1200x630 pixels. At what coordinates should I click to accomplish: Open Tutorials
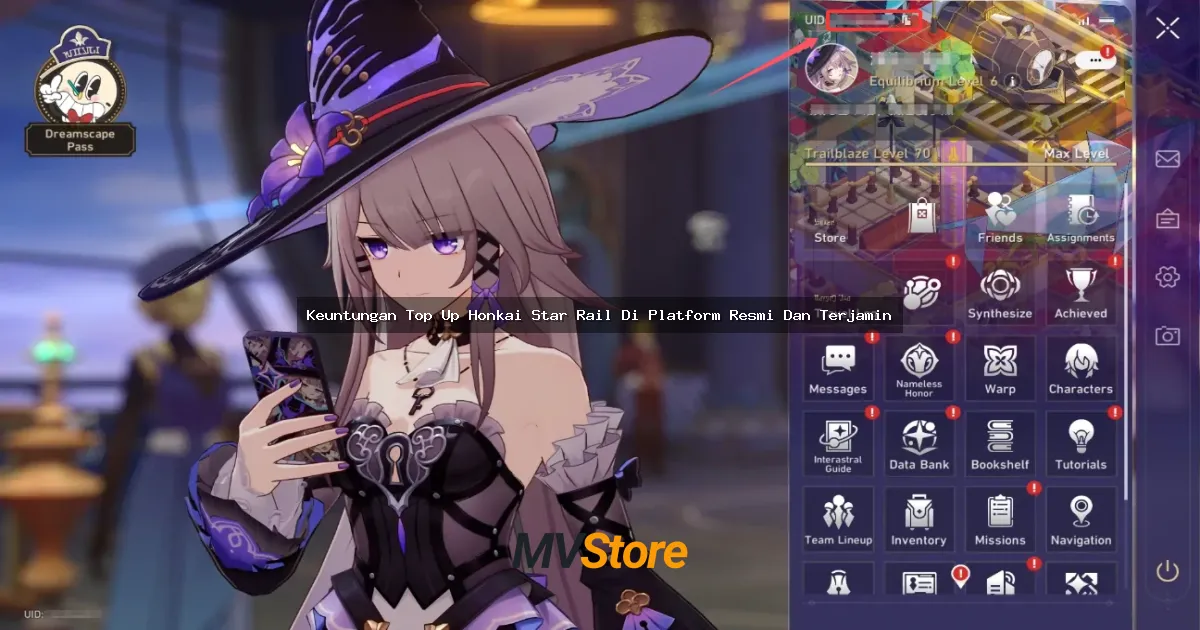(x=1081, y=445)
